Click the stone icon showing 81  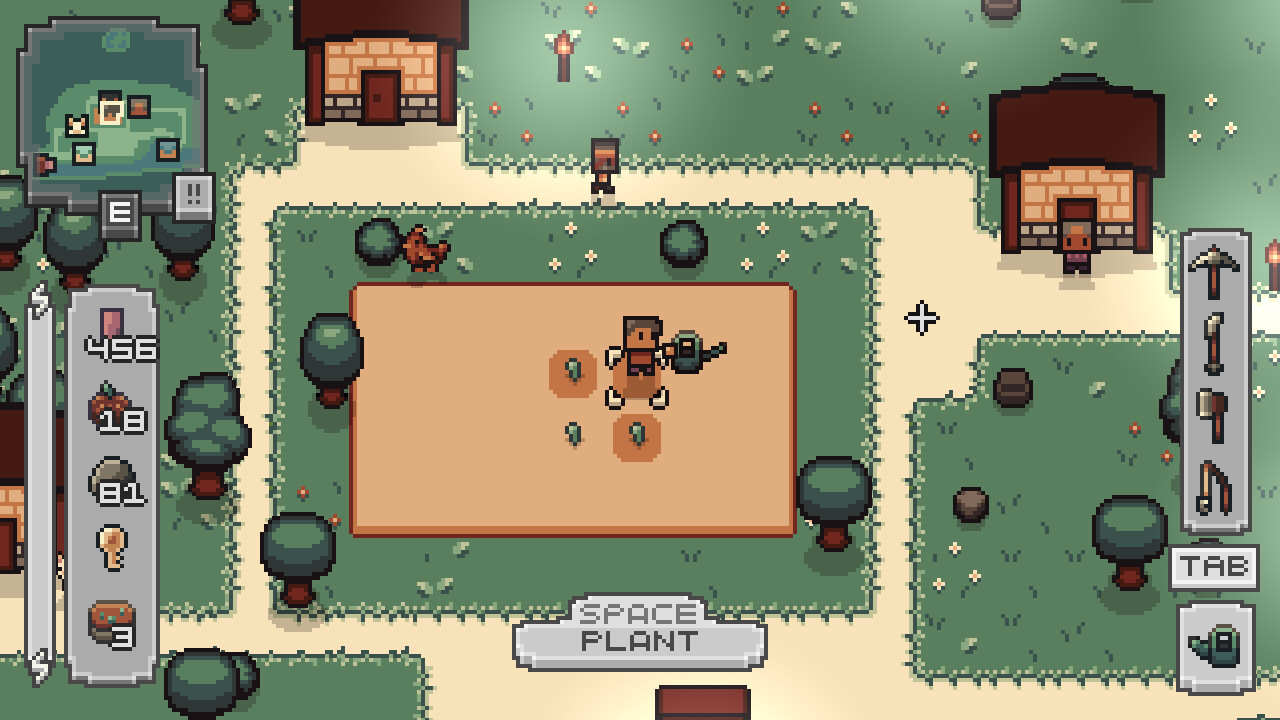pos(110,470)
